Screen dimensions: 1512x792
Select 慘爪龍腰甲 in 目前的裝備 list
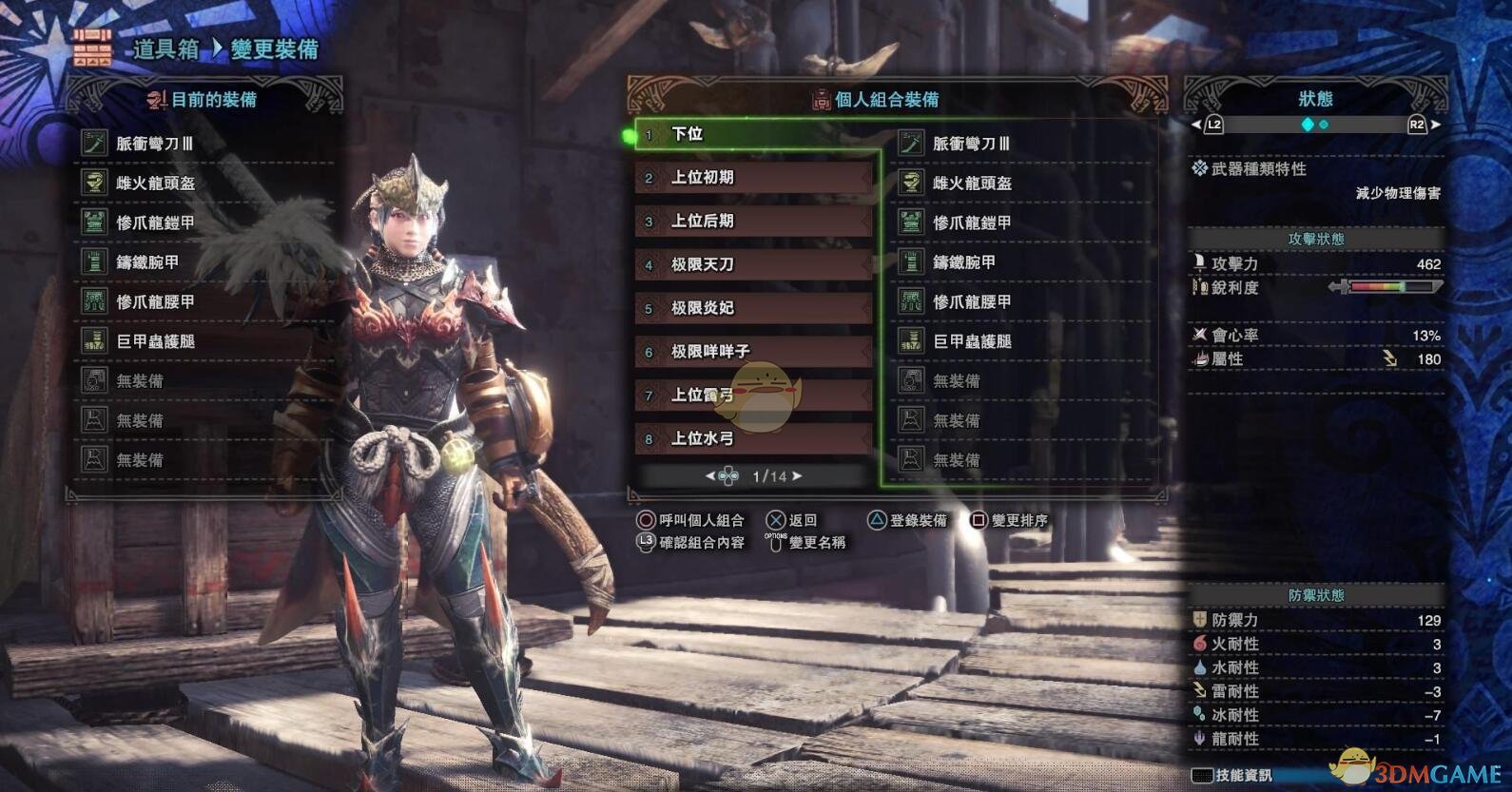click(155, 302)
